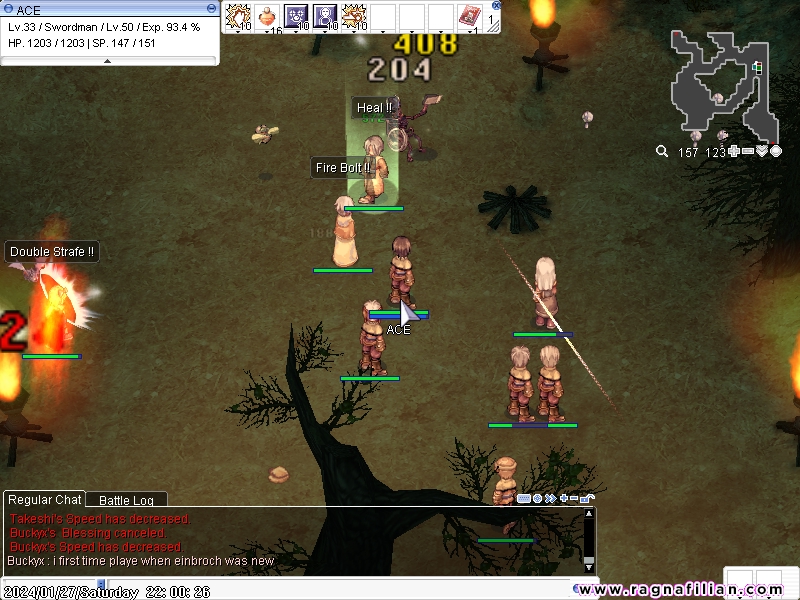Select the Regular Chat tab
Viewport: 800px width, 600px height.
pyautogui.click(x=45, y=500)
